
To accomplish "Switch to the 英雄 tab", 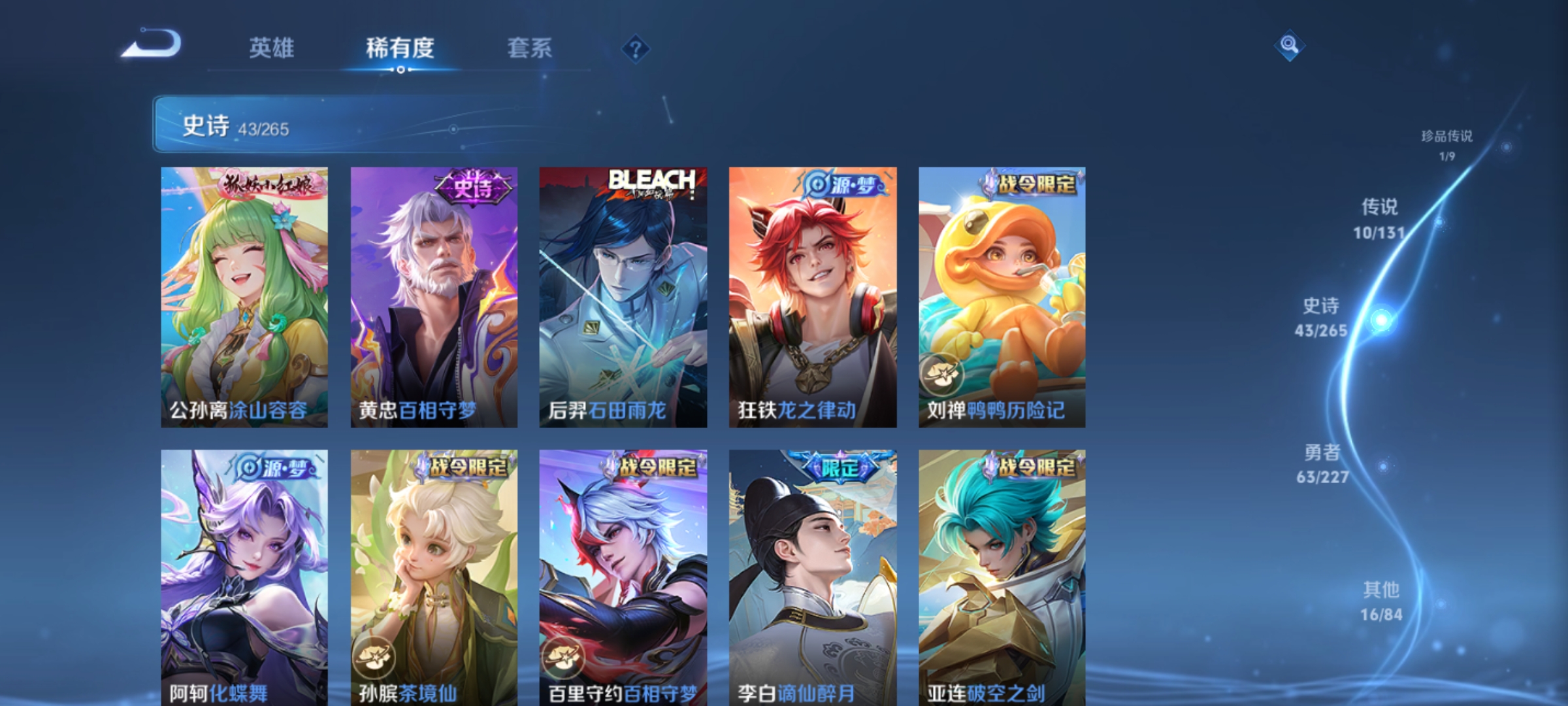I will click(x=271, y=48).
